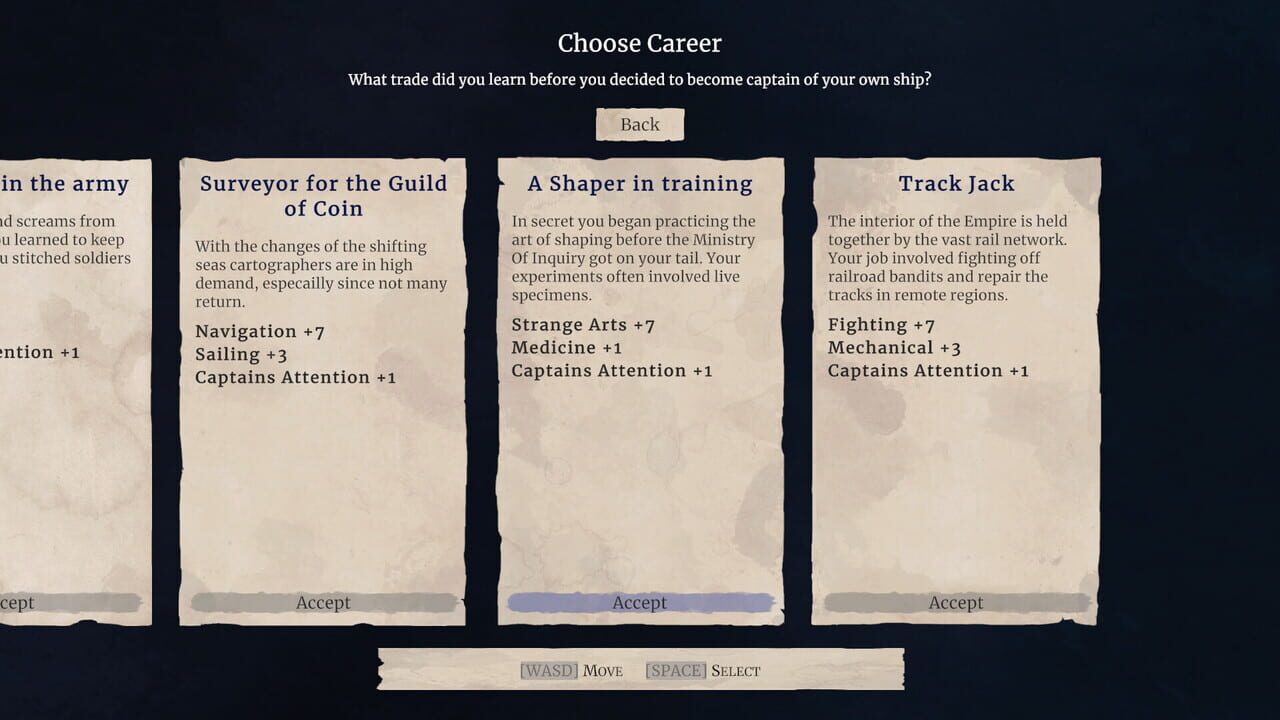Screen dimensions: 1280x720
Task: Click the Back button
Action: [639, 124]
